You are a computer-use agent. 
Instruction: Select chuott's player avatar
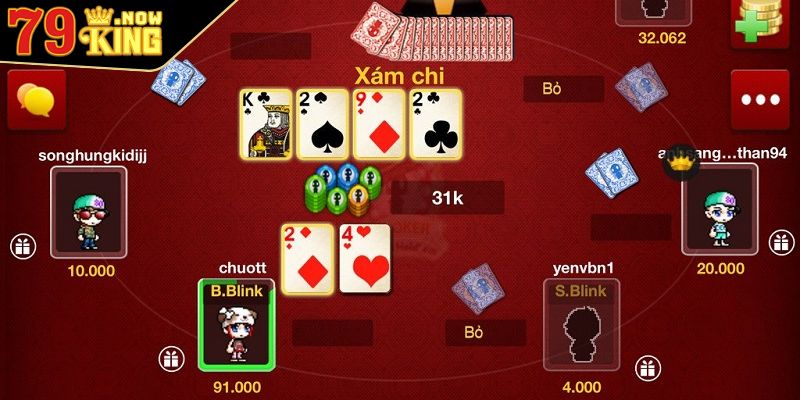(x=236, y=325)
